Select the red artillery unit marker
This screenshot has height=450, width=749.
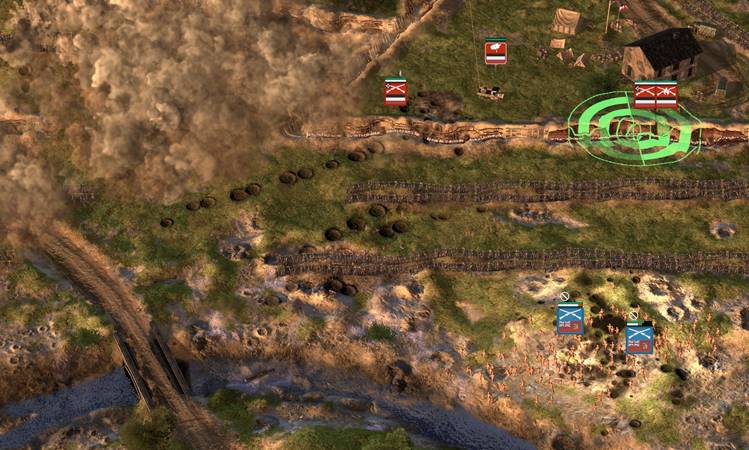tap(495, 52)
